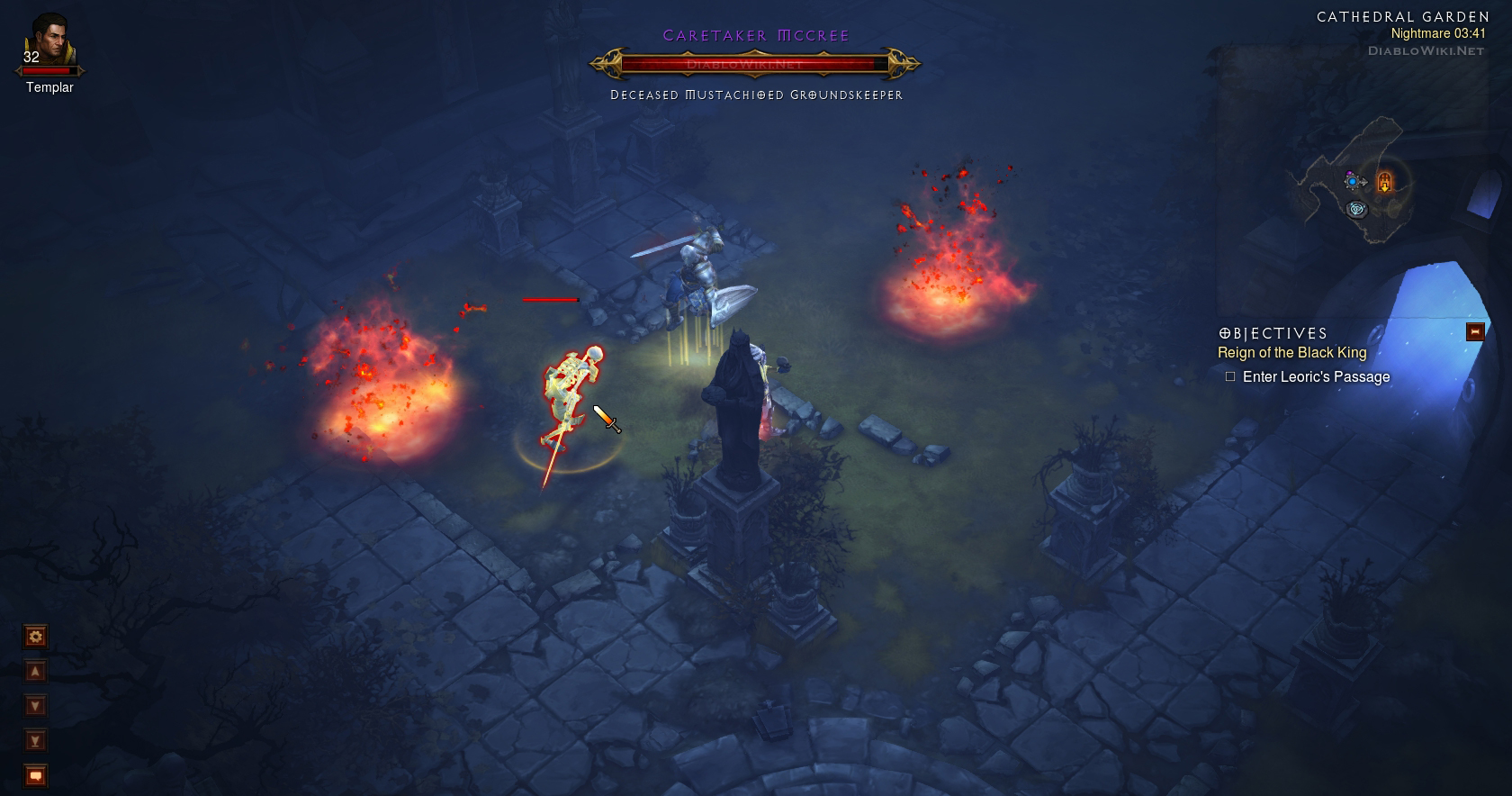Jump to bottom of chat log
Viewport: 1512px width, 796px height.
tap(35, 741)
